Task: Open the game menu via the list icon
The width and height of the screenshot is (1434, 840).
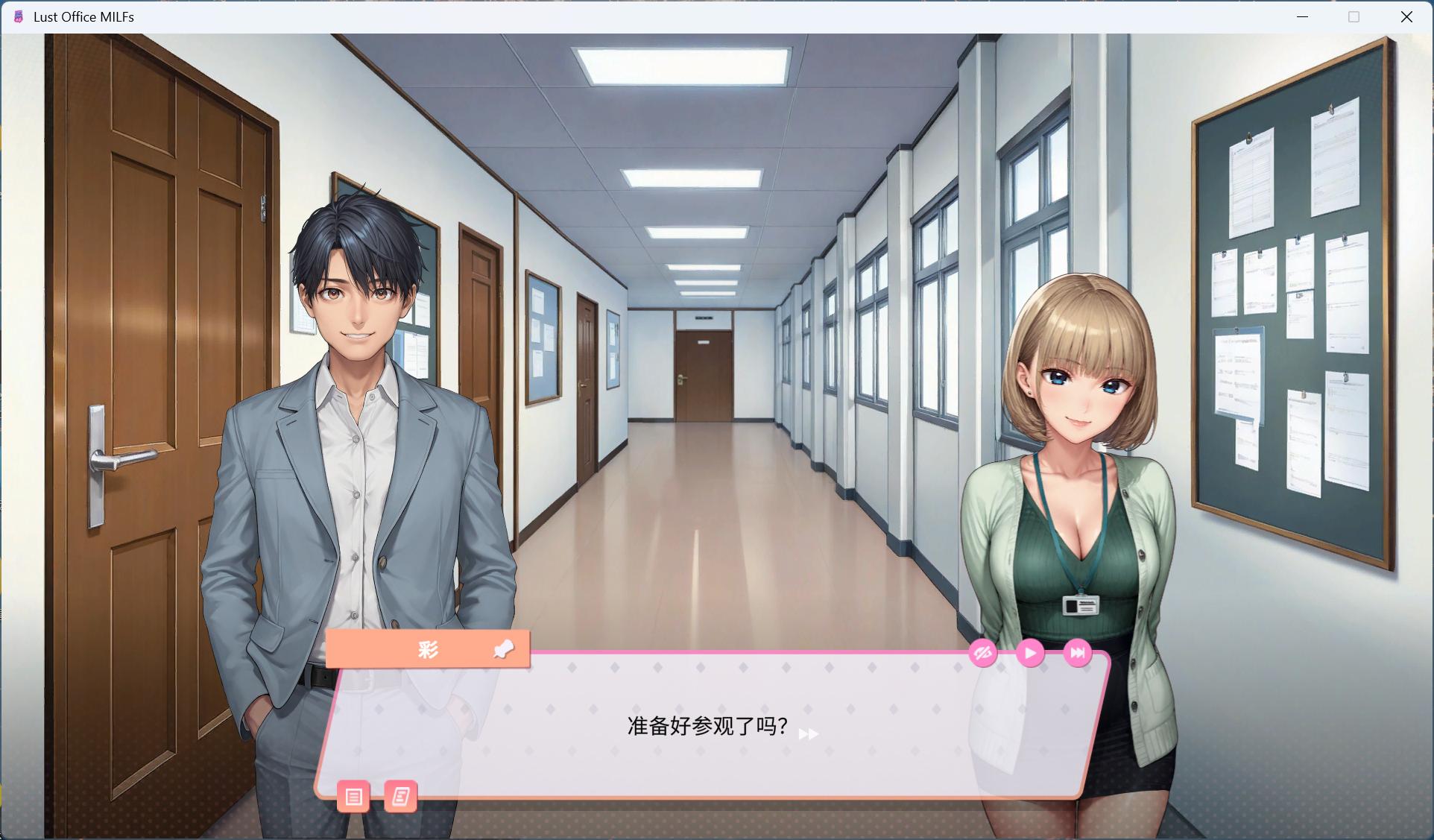Action: tap(354, 797)
